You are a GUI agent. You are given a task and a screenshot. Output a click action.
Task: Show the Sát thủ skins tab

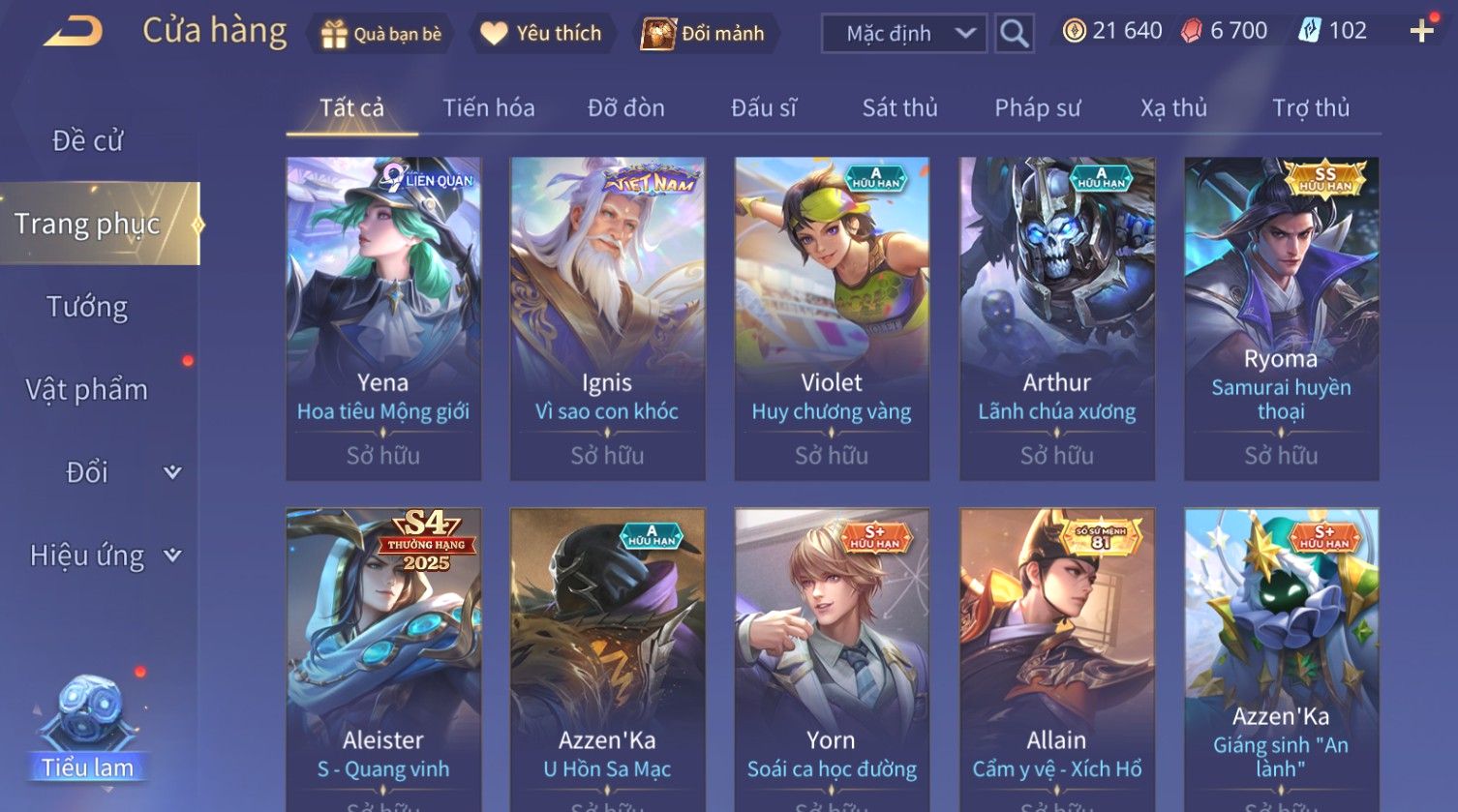tap(899, 107)
